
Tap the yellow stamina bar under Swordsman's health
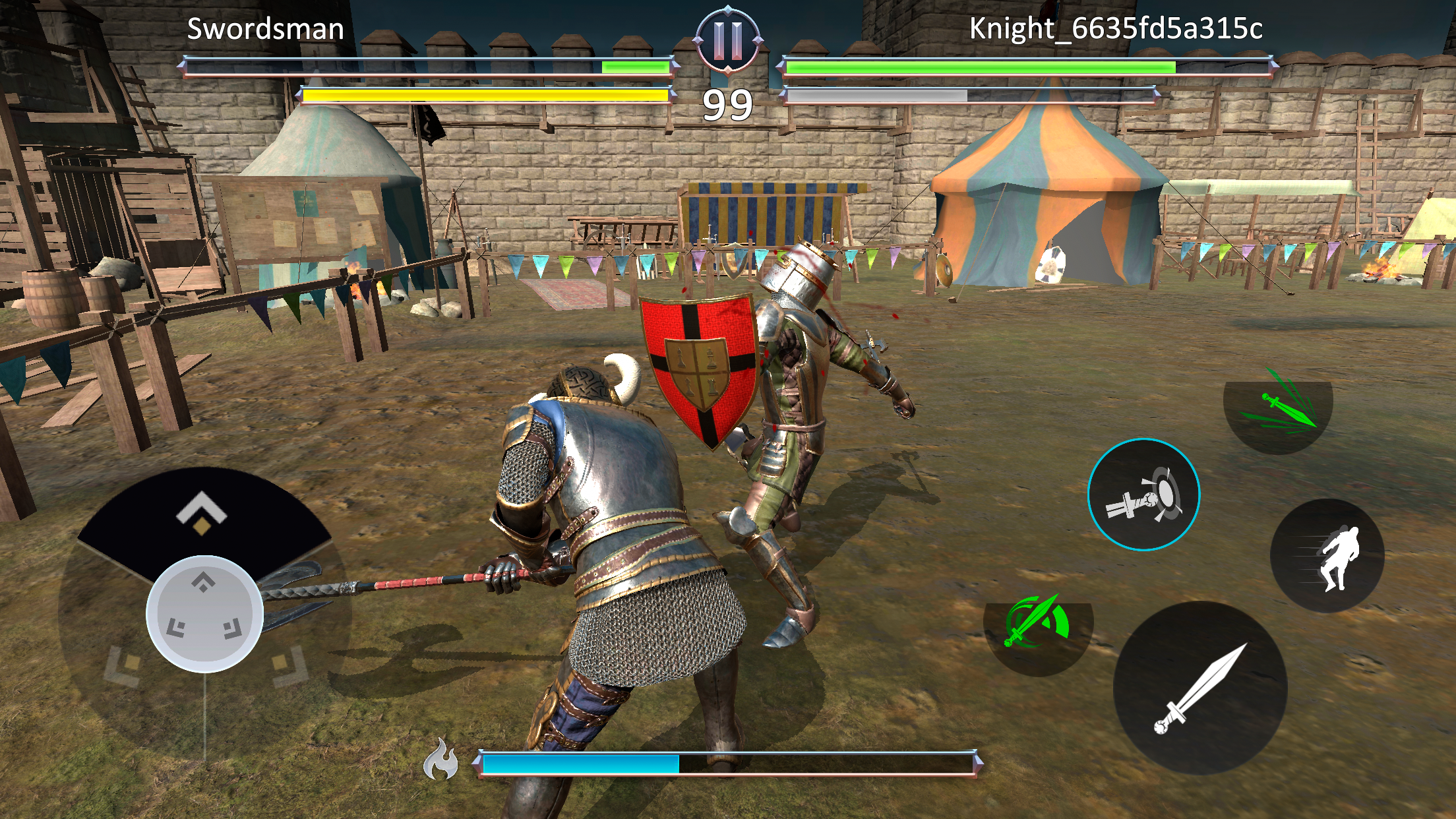pos(486,96)
